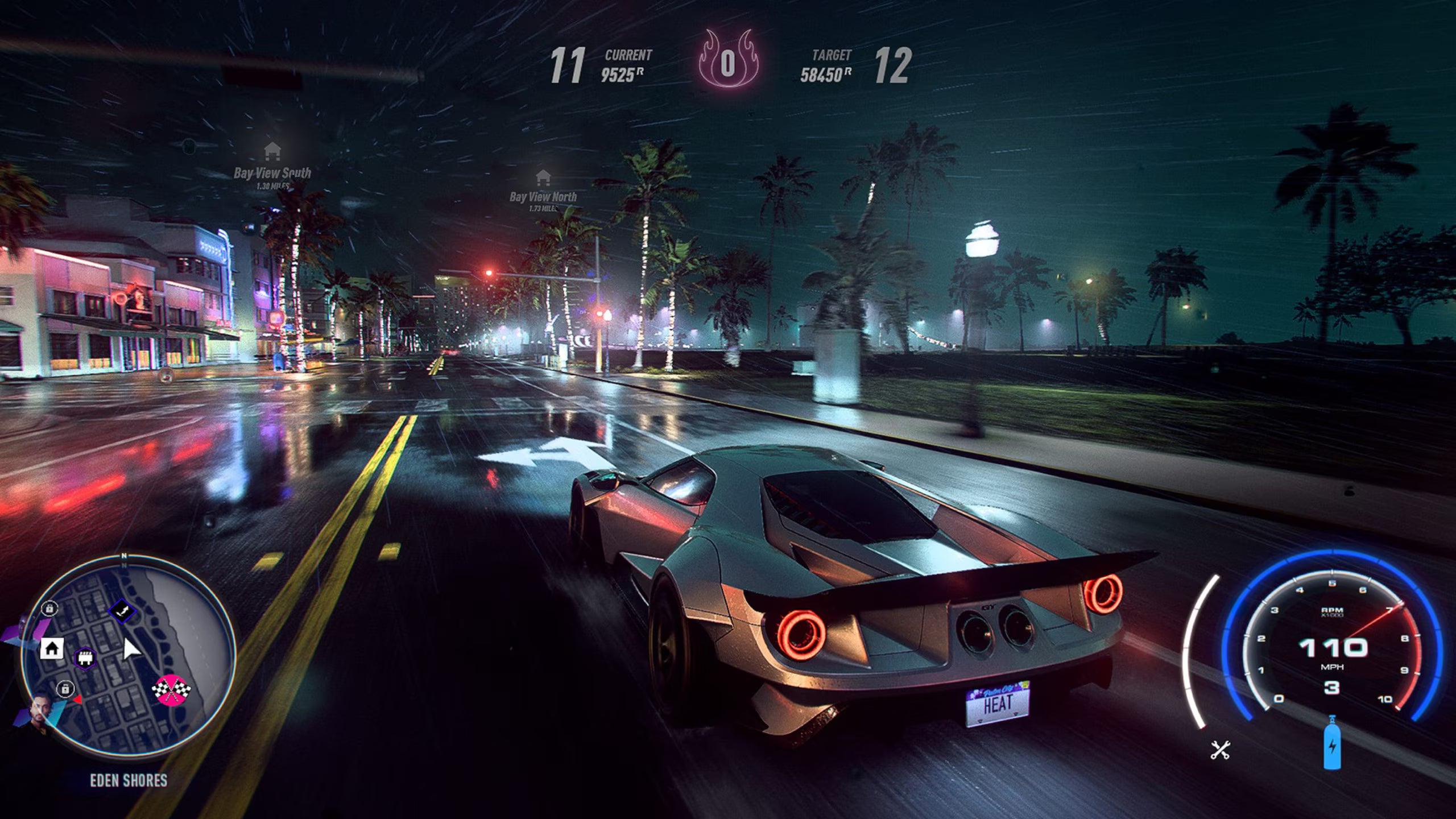
Task: Click the house safehouse marker on the minimap
Action: (52, 648)
